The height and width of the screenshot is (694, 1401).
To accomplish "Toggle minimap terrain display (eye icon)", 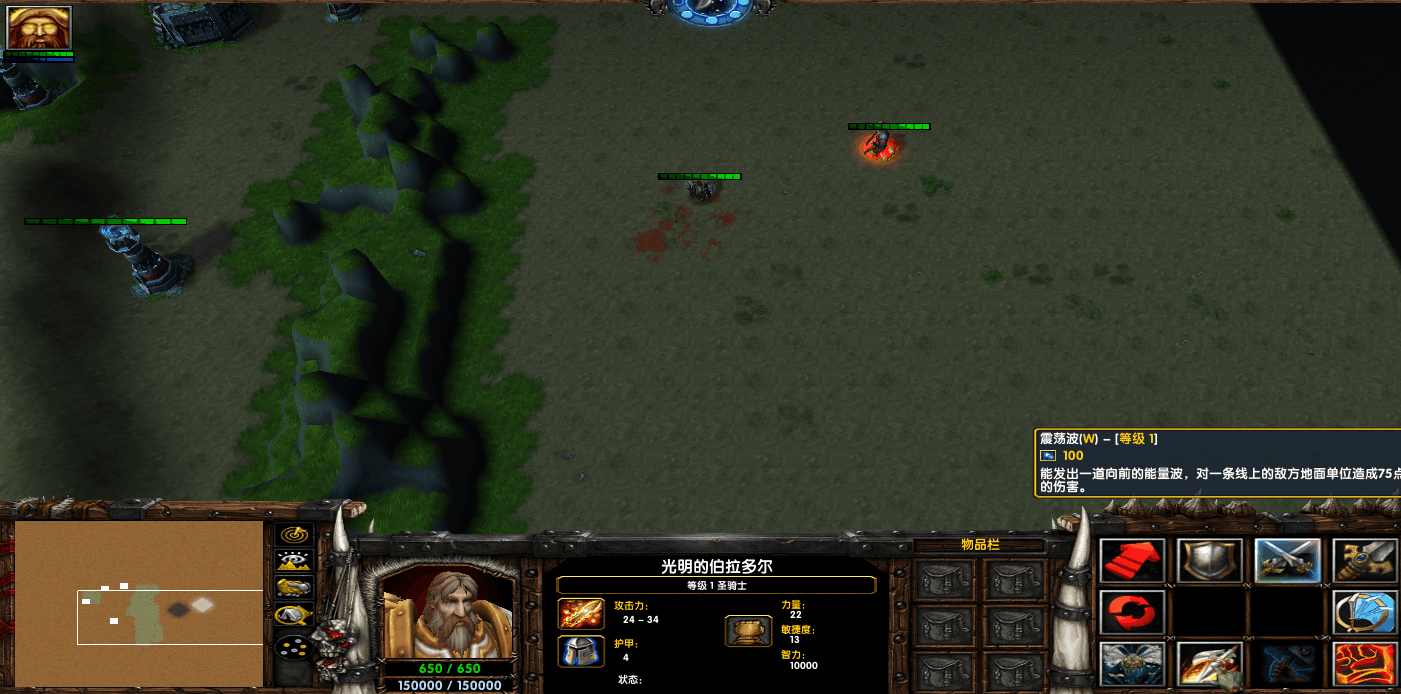I will 294,562.
